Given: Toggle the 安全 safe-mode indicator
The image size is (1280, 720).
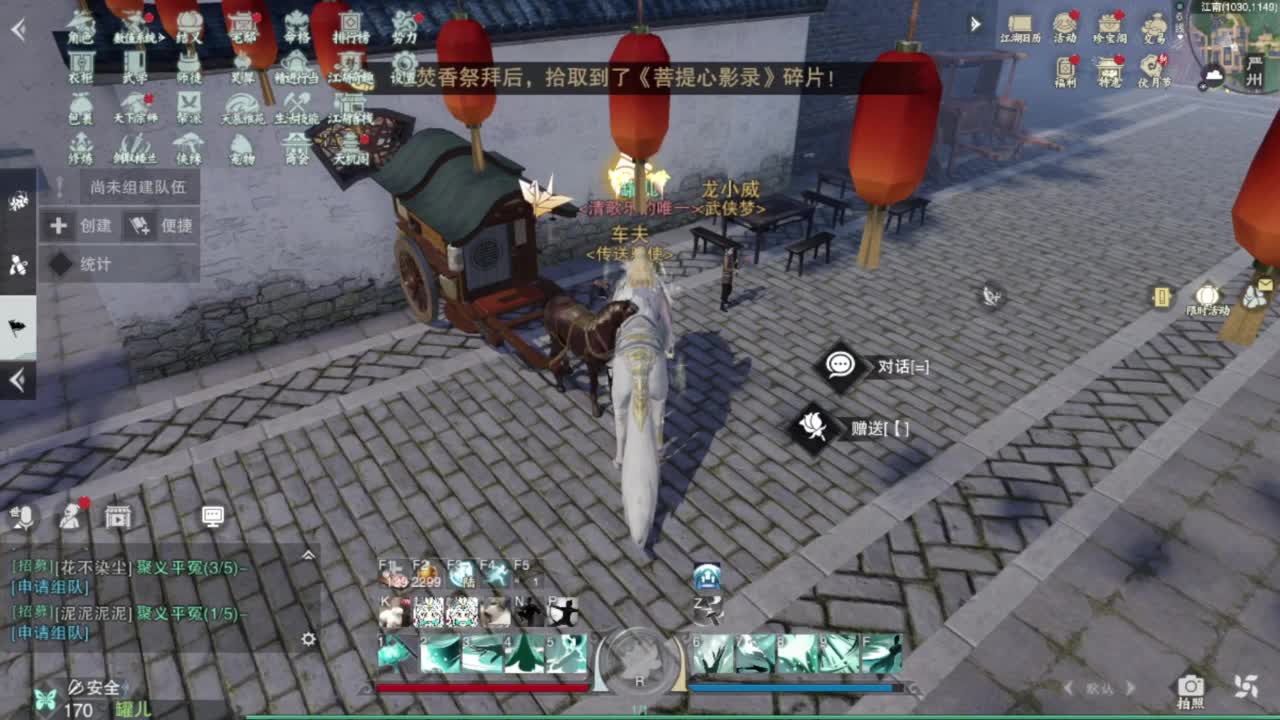Looking at the screenshot, I should [96, 686].
